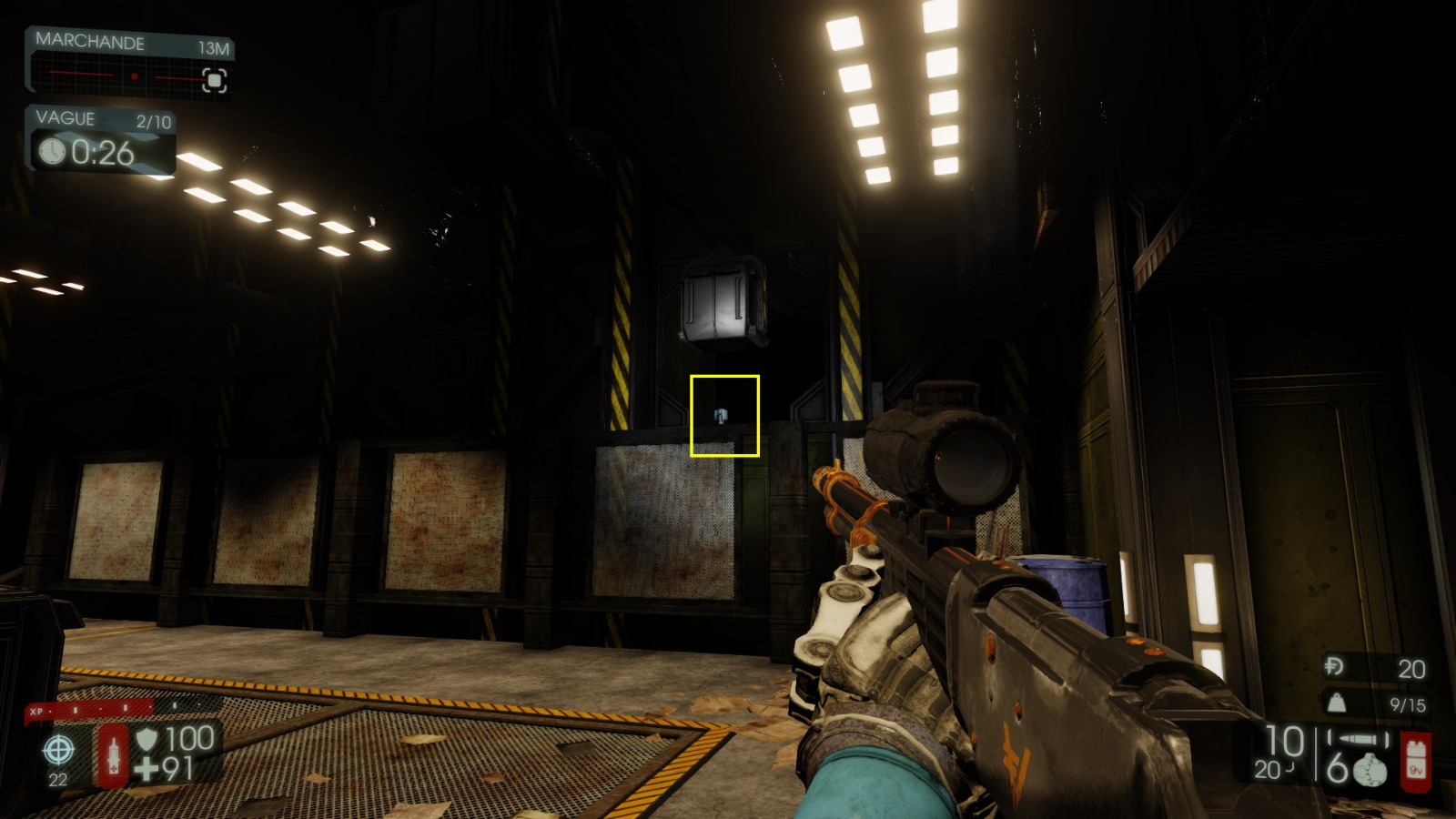Click the blue perk crosshair icon above level 22
Viewport: 1456px width, 819px height.
(58, 750)
